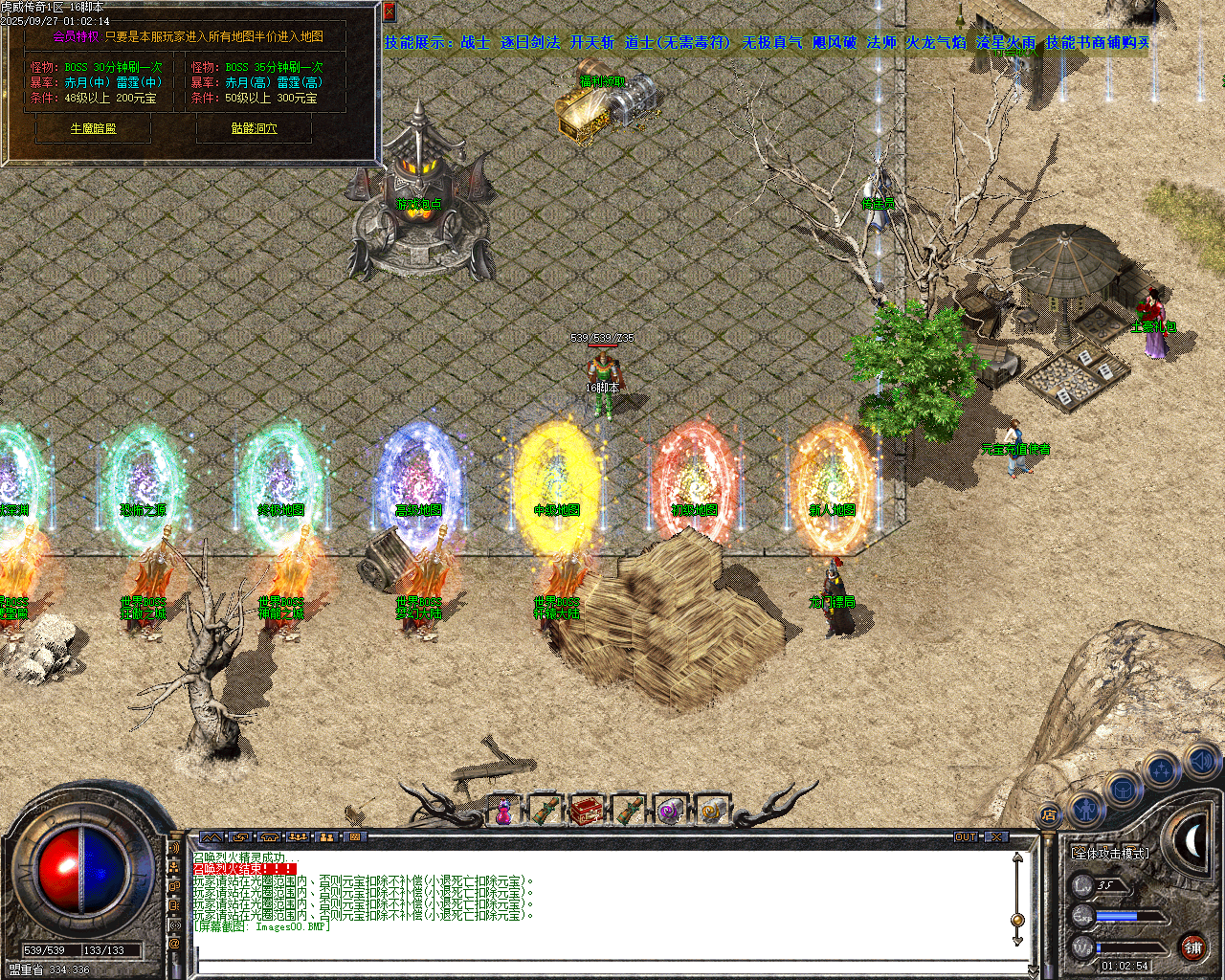Select 火龙气焰 in the top skill bar
This screenshot has height=980, width=1225.
click(934, 43)
